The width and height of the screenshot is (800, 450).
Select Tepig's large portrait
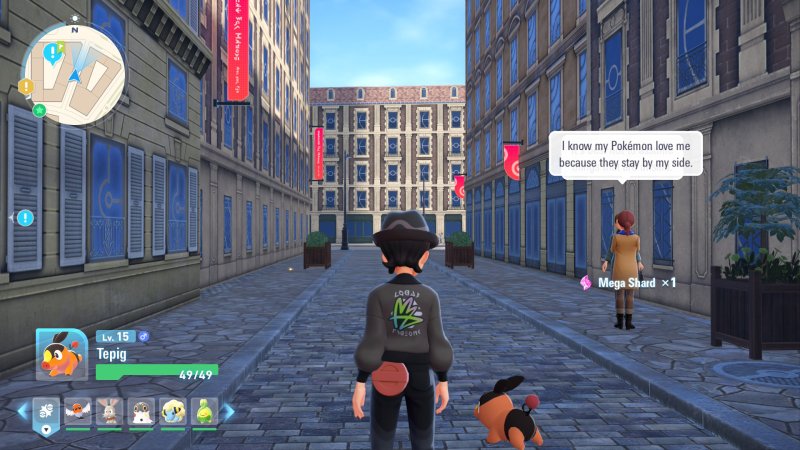coord(62,354)
